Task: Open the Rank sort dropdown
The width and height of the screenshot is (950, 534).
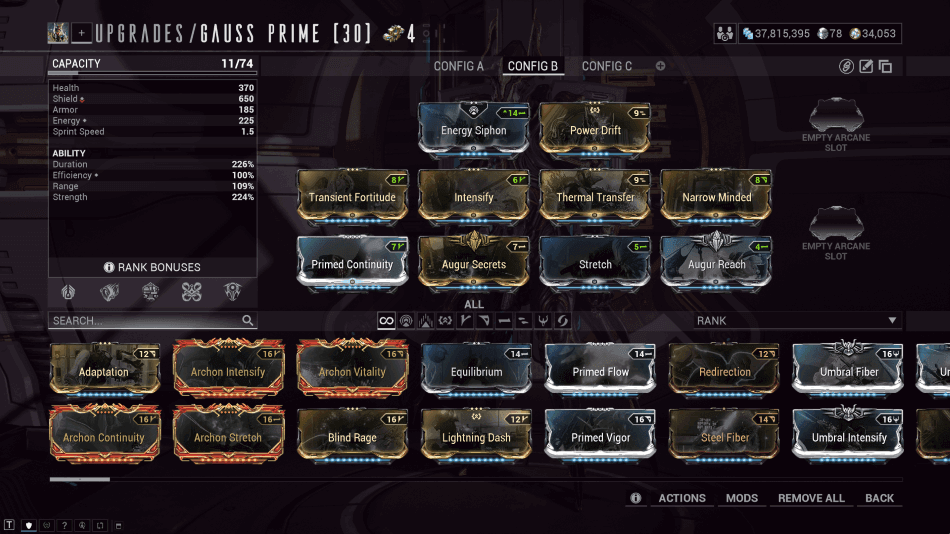Action: coord(797,321)
